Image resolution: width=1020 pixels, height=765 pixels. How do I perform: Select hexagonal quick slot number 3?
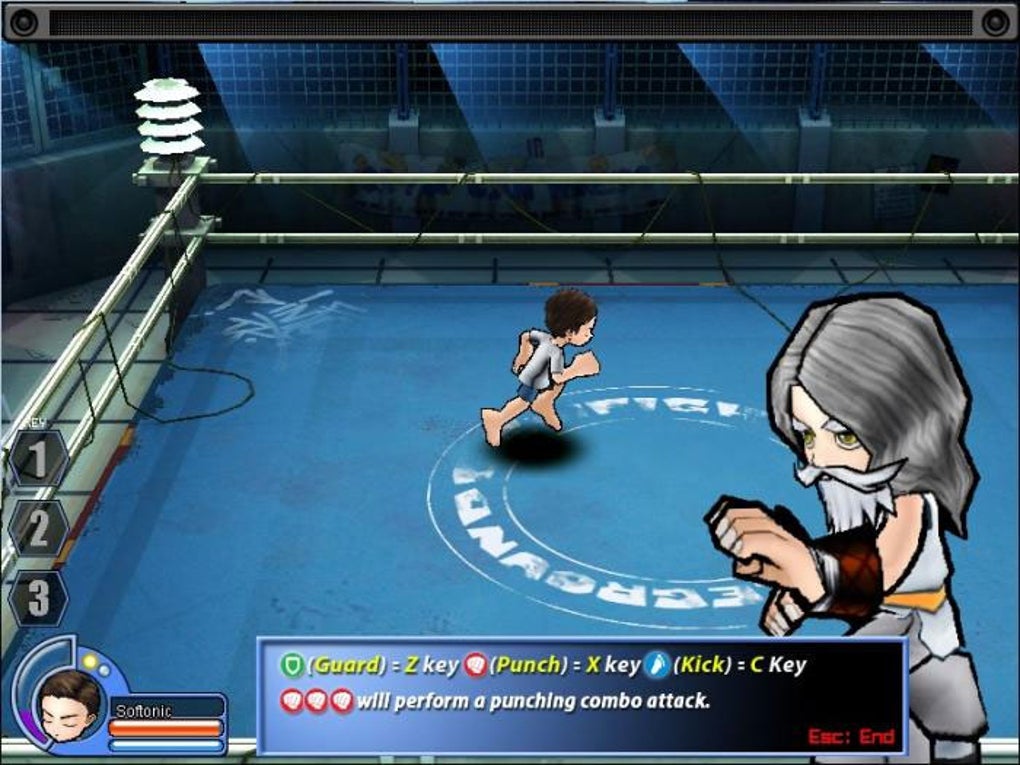tap(38, 598)
